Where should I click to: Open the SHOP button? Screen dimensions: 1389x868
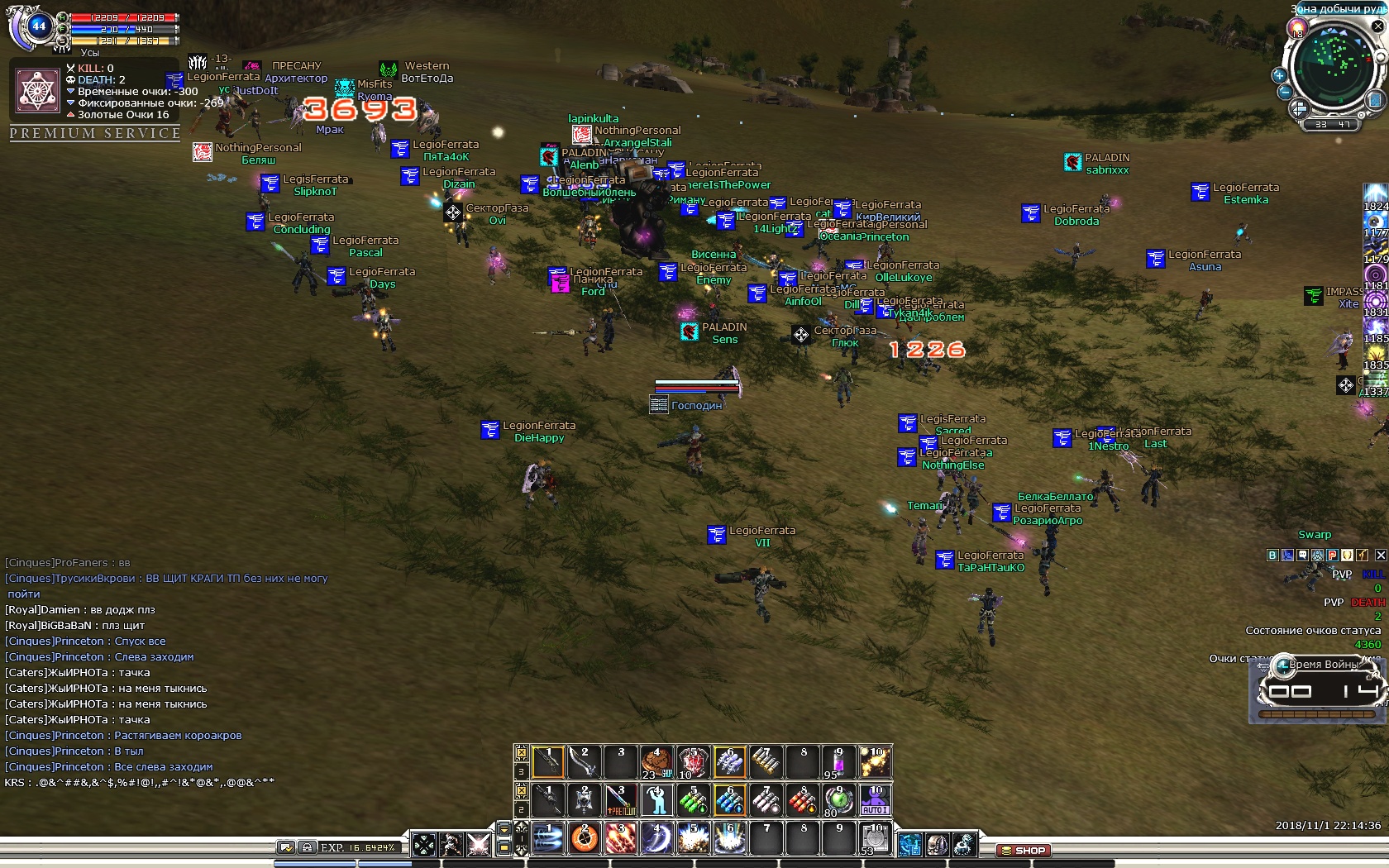click(x=1024, y=850)
